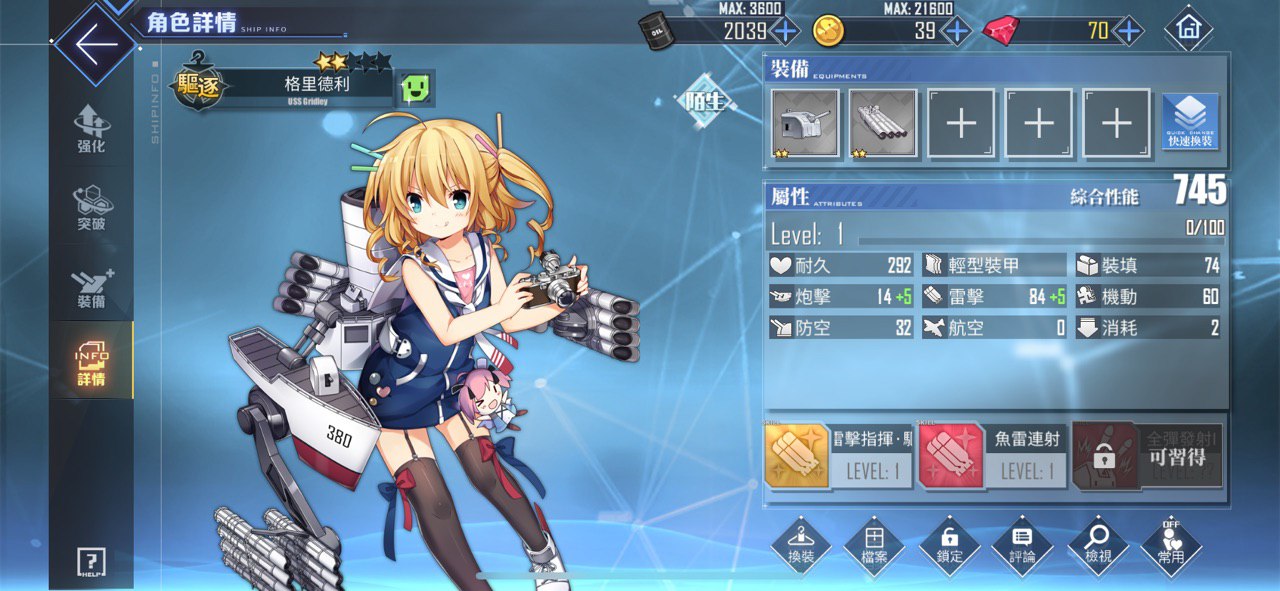1280x591 pixels.
Task: Click the 檢視 magnifier view button
Action: coord(1097,545)
